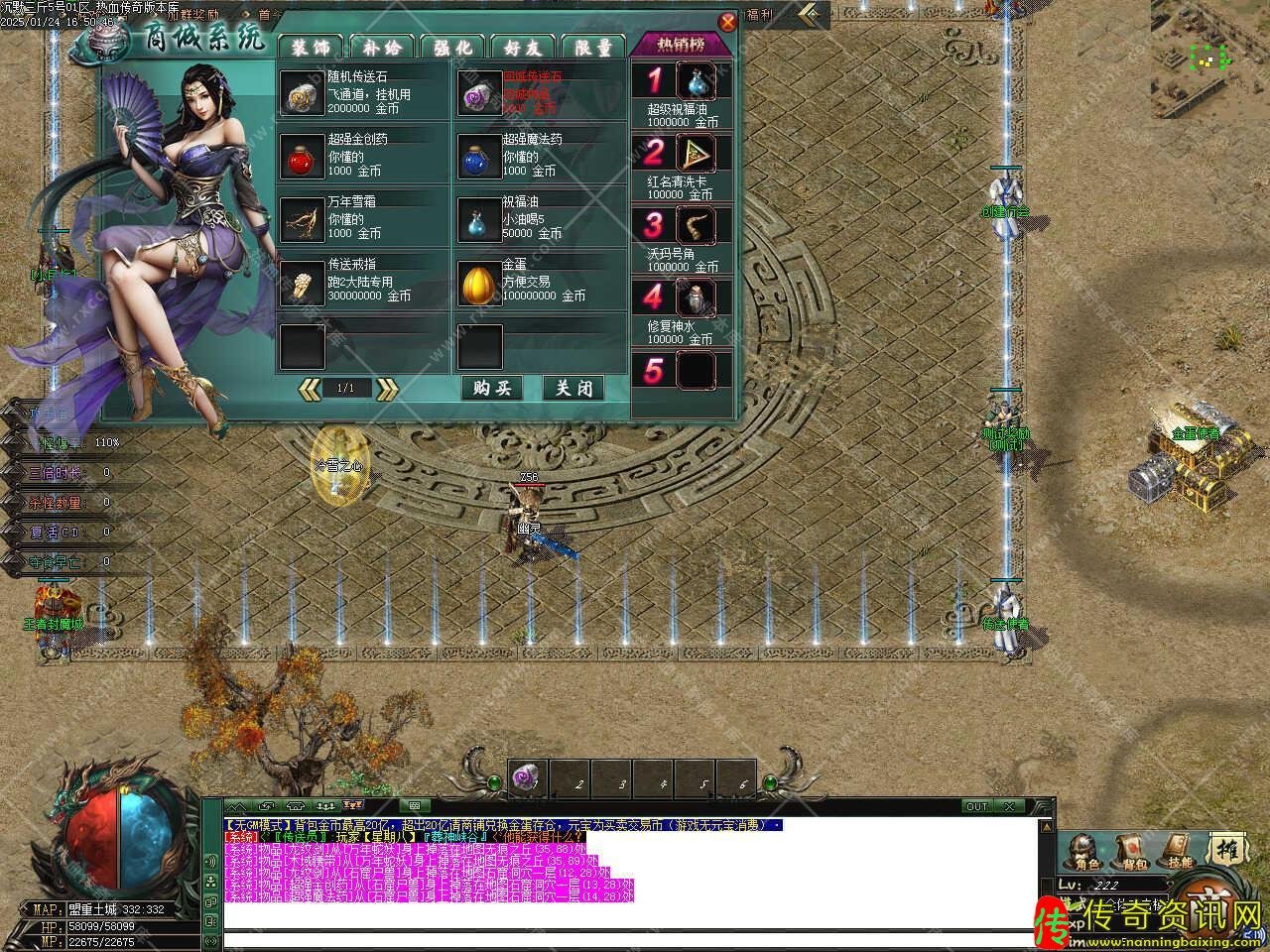Select the blue 超强魔法药 potion
This screenshot has height=952, width=1270.
pyautogui.click(x=479, y=157)
